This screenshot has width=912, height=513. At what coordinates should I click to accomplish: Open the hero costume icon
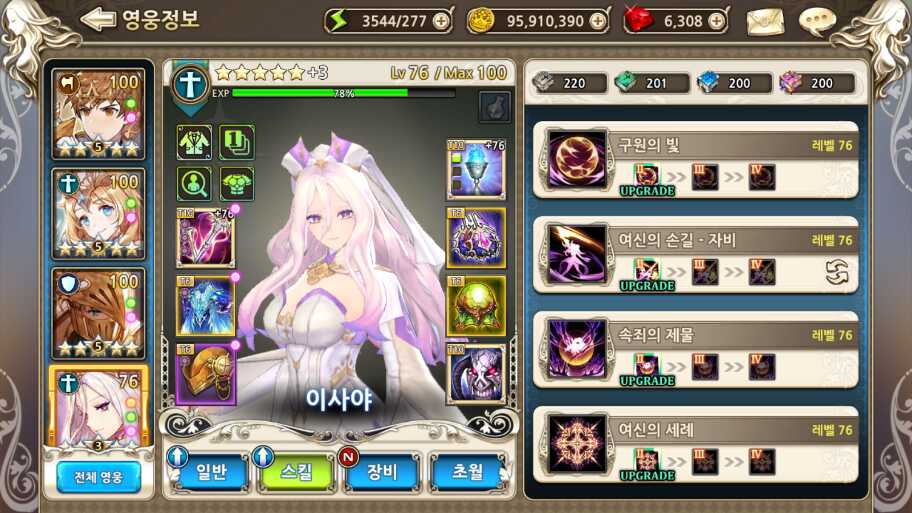click(194, 142)
